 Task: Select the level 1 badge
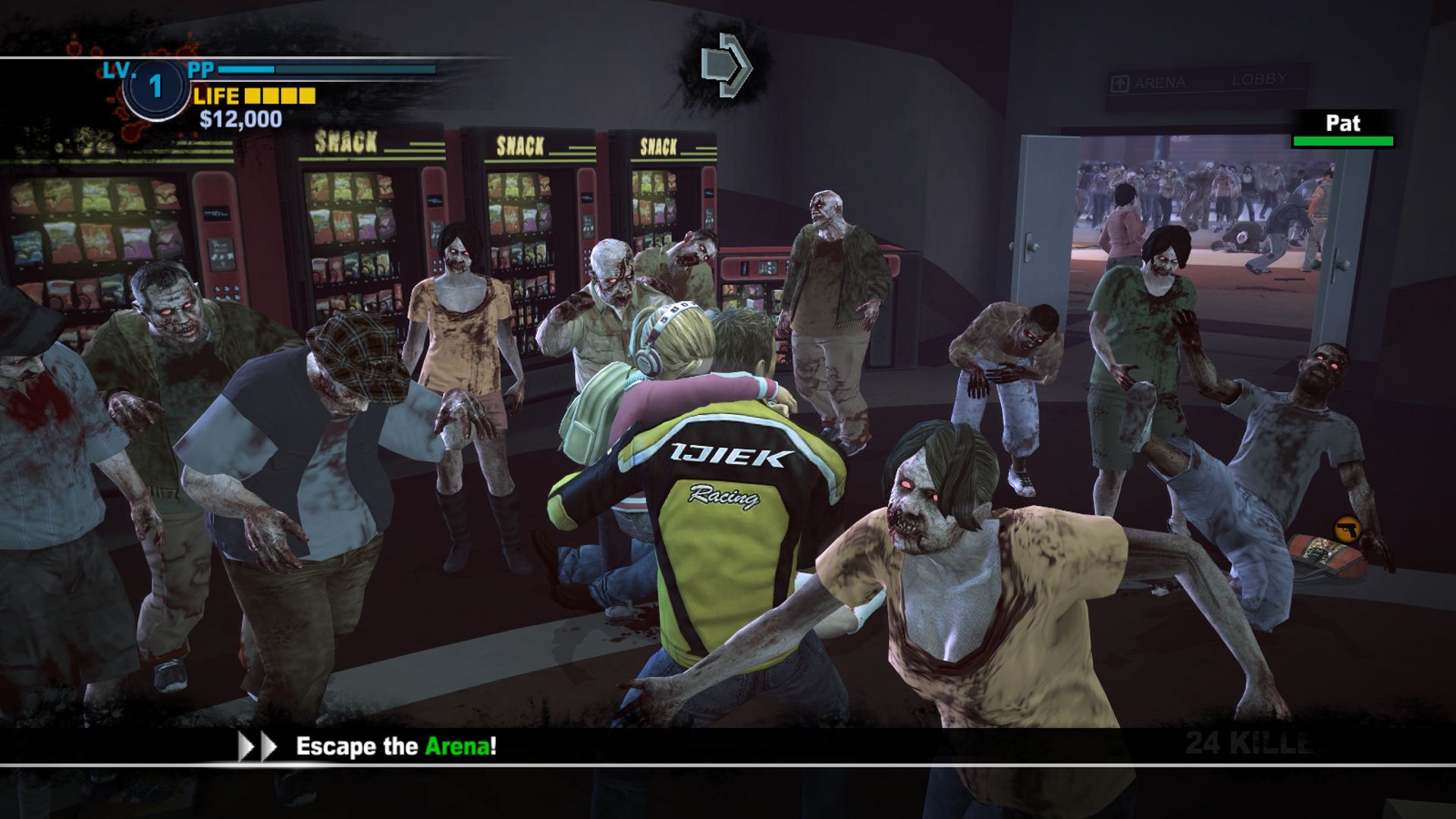coord(156,86)
